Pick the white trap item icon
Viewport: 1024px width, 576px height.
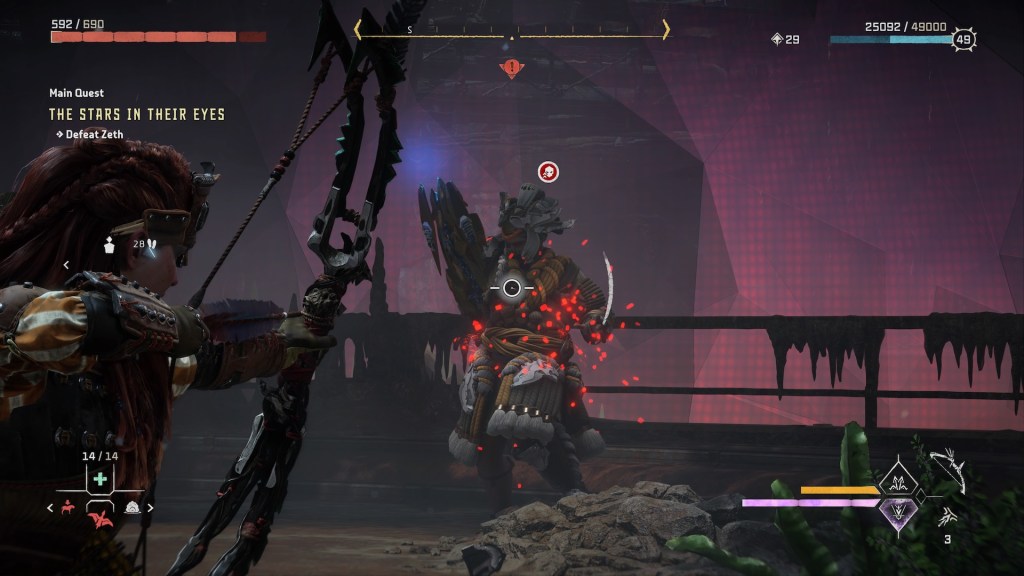tap(132, 508)
